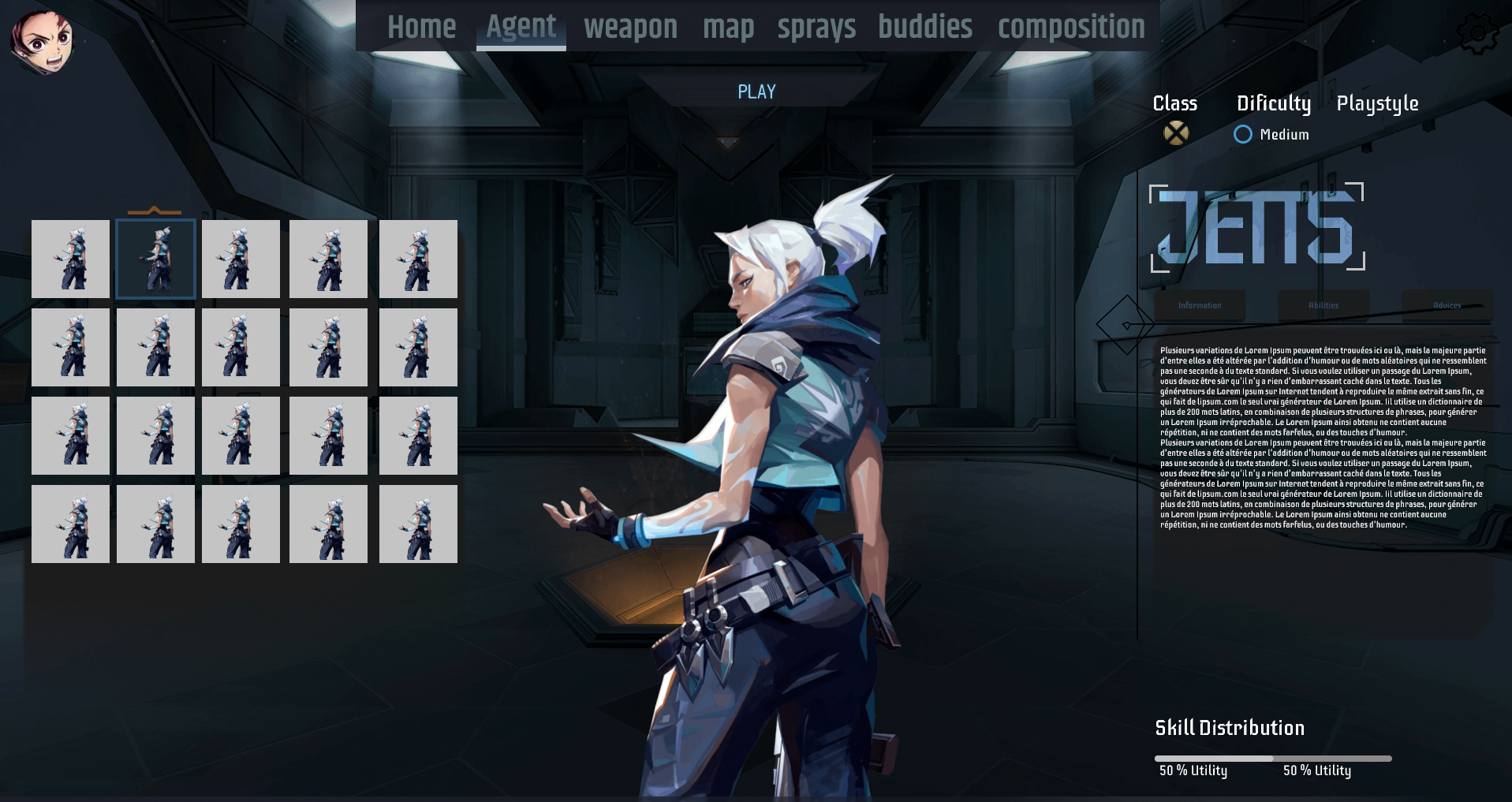Select the Agent tab
The image size is (1512, 802).
tap(521, 28)
